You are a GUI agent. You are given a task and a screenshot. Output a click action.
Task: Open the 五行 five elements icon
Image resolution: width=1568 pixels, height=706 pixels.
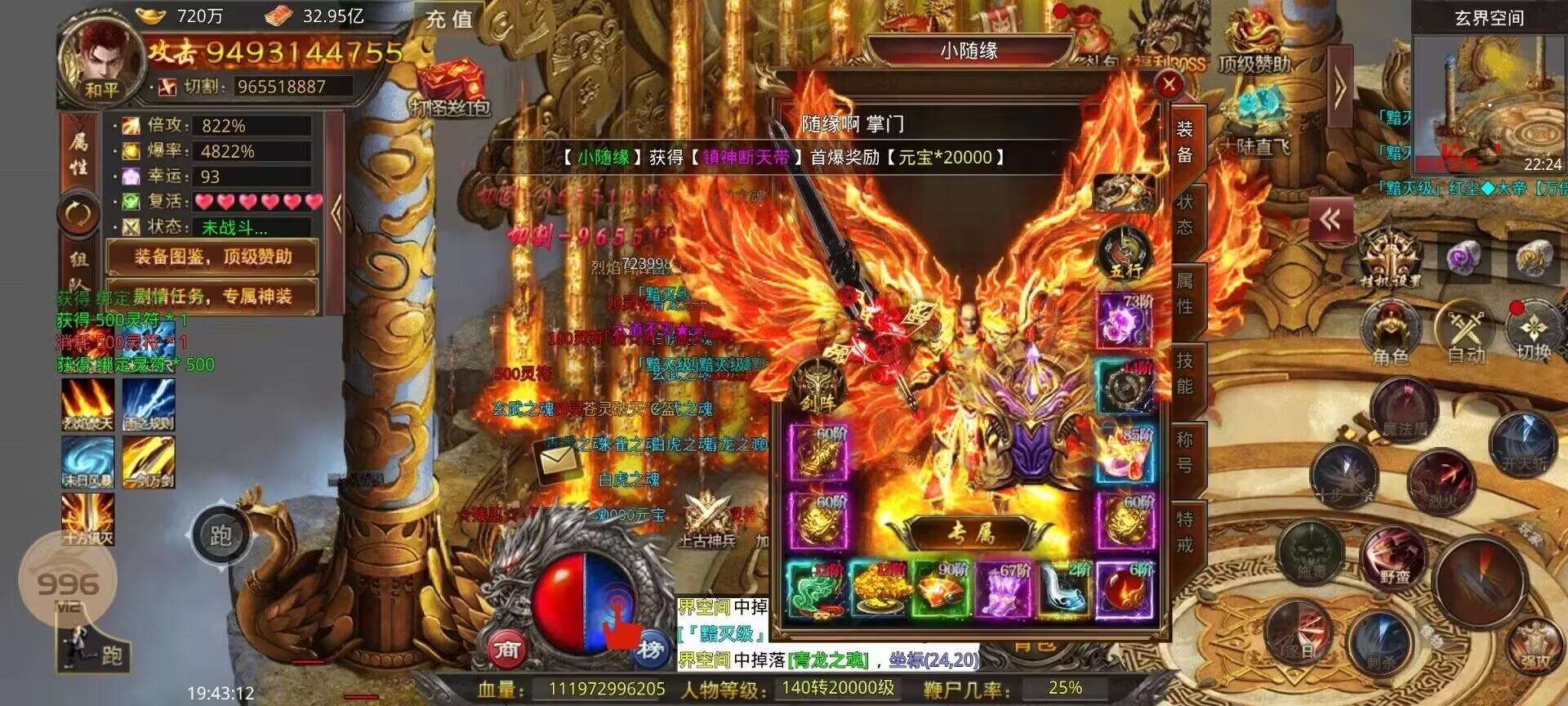[1124, 252]
